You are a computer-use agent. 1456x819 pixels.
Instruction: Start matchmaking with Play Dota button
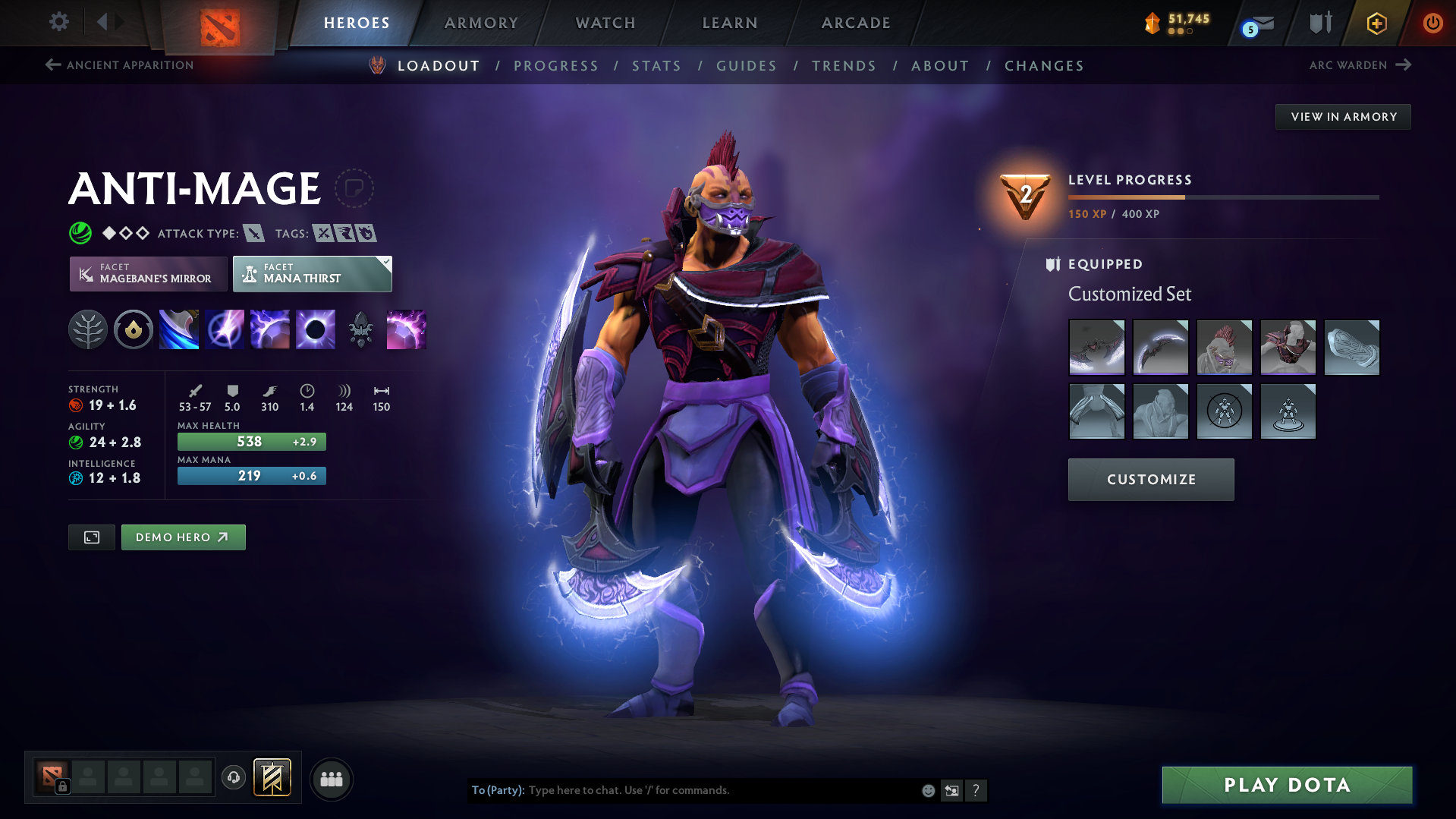[1287, 785]
